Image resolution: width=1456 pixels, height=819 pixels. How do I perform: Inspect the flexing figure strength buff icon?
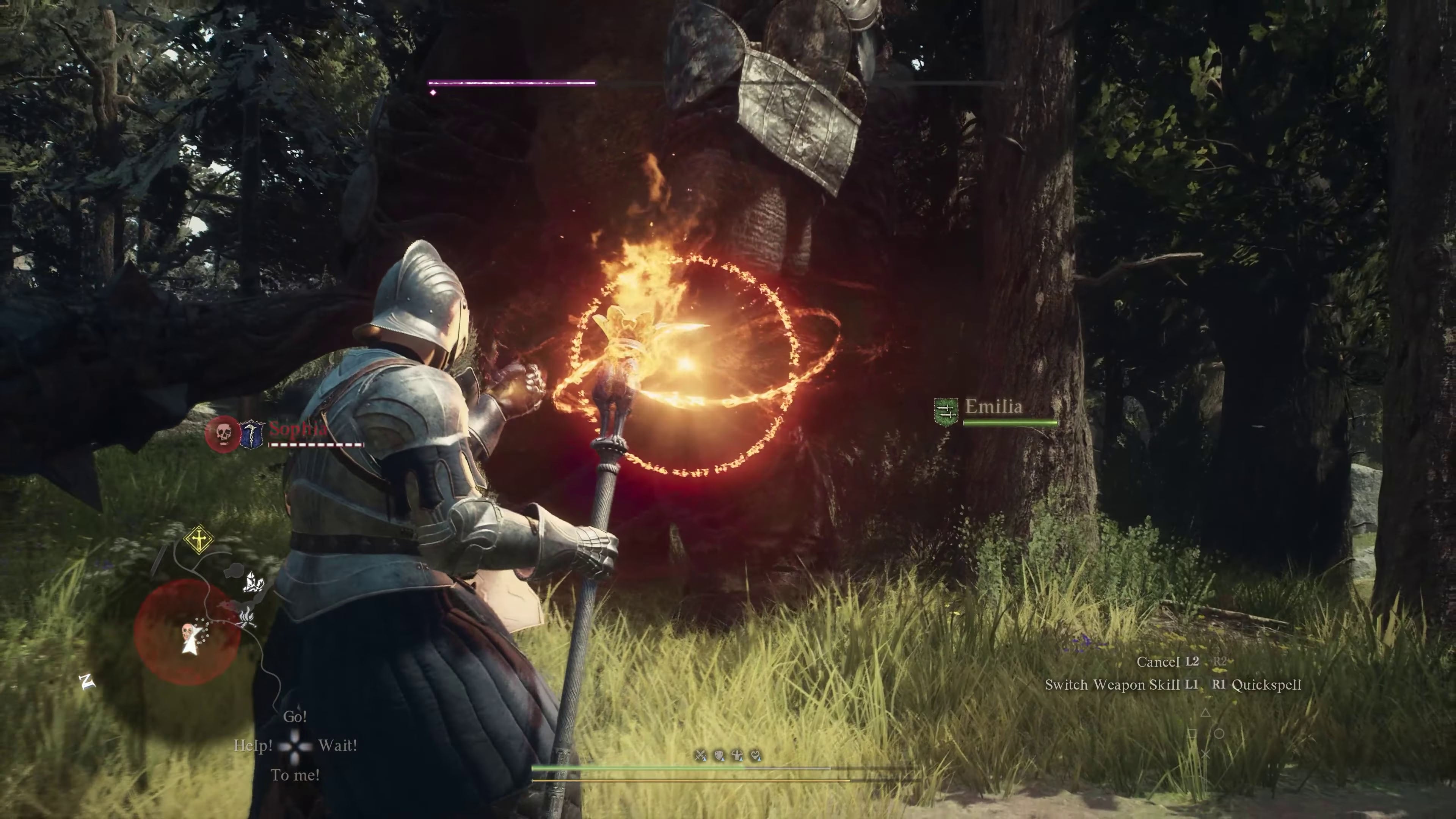click(x=737, y=756)
